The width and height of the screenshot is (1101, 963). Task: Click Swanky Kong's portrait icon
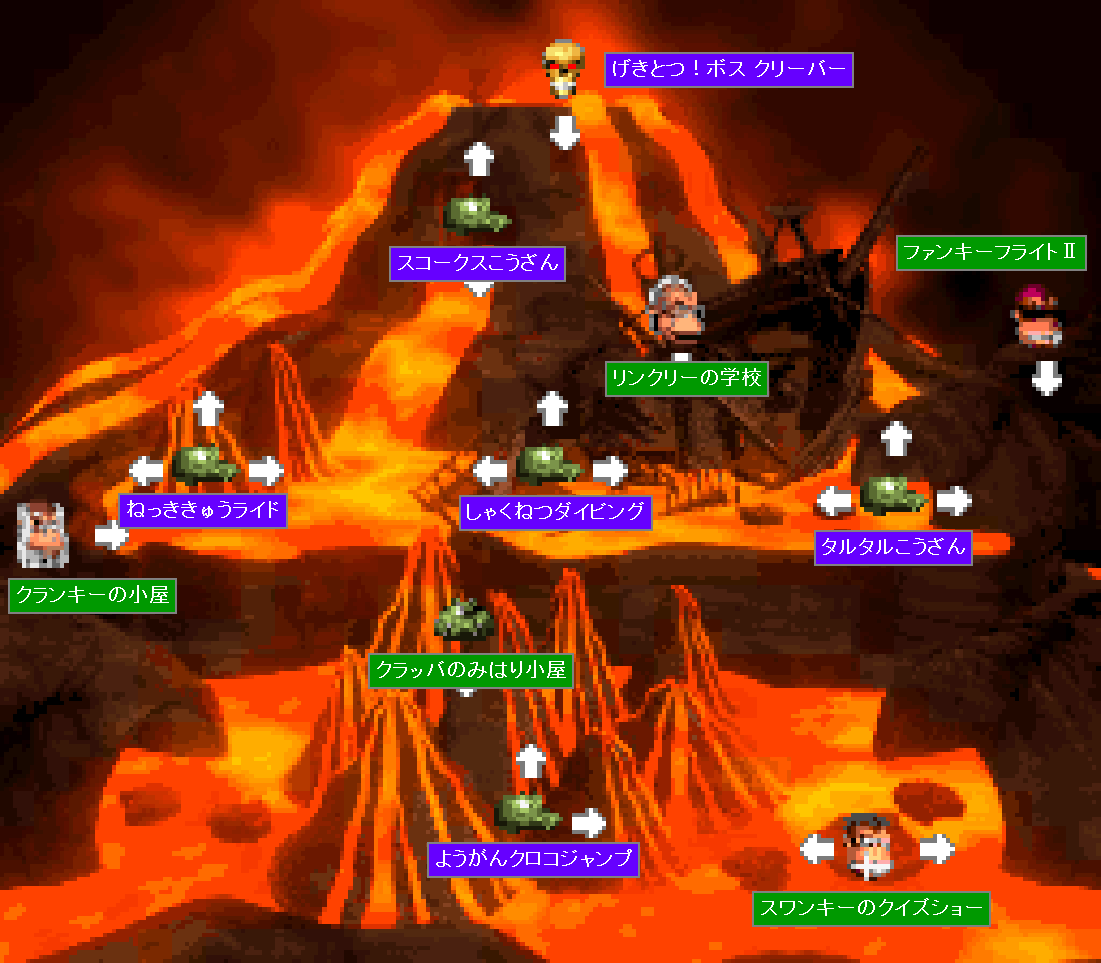866,846
